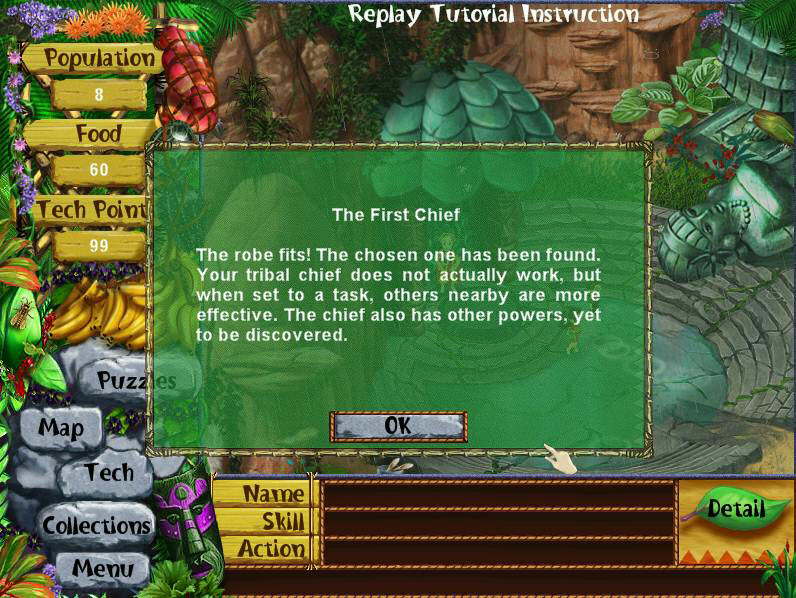The image size is (796, 598).
Task: Confirm the First Chief dialog with OK
Action: click(398, 426)
